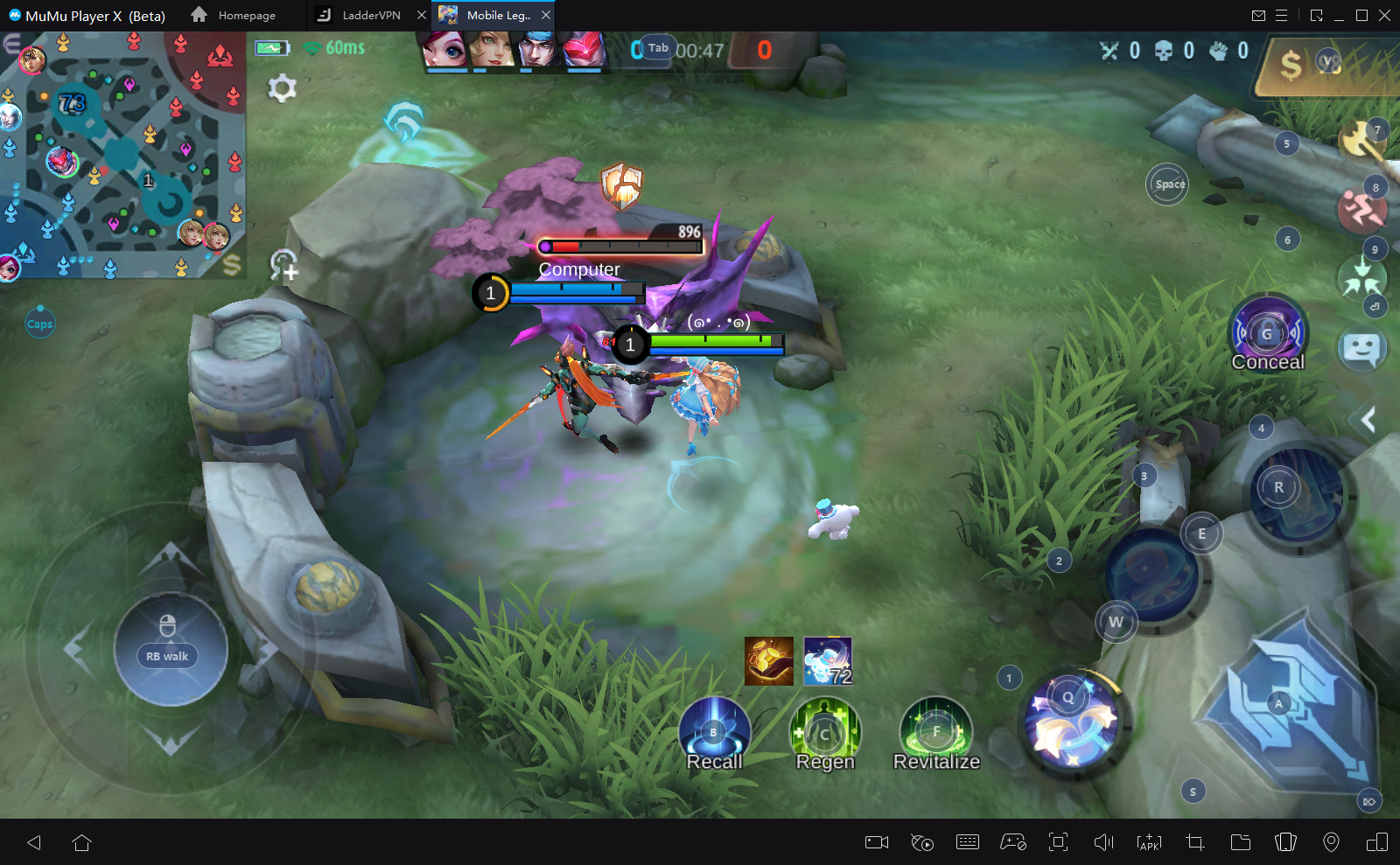Open the quick chat bubble

coord(1361,349)
